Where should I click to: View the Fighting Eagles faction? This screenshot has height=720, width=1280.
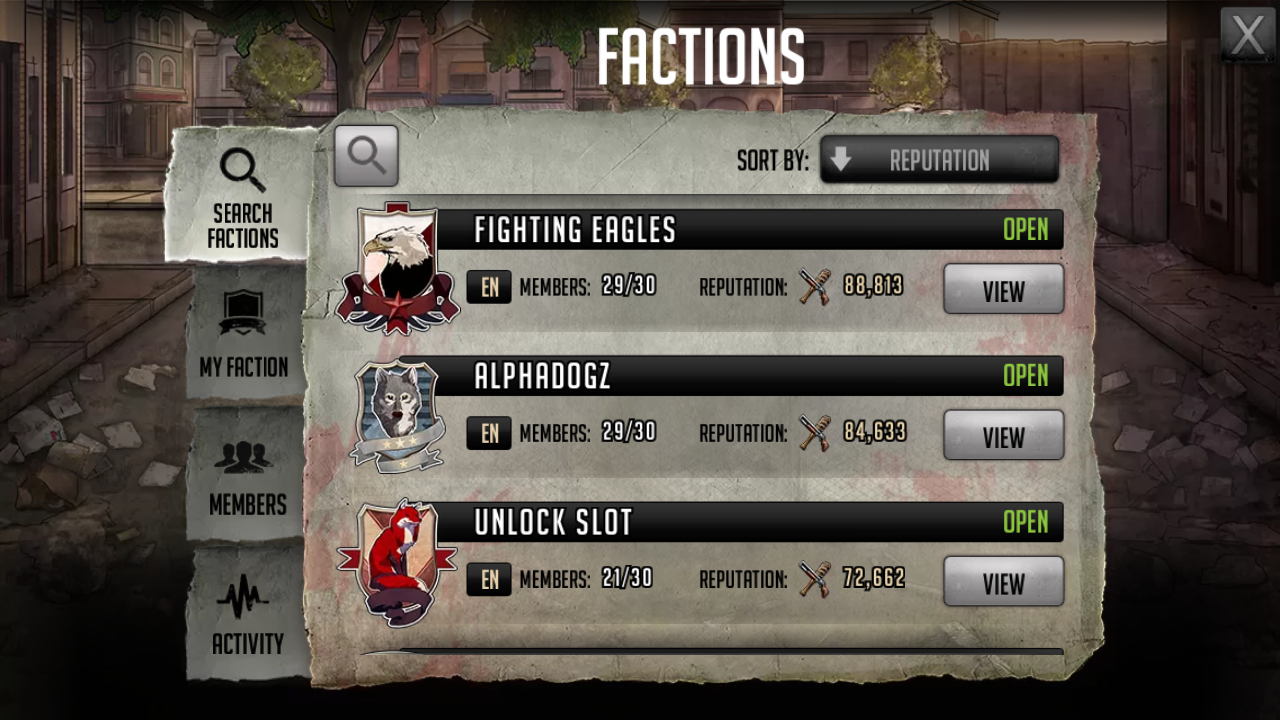[1003, 290]
